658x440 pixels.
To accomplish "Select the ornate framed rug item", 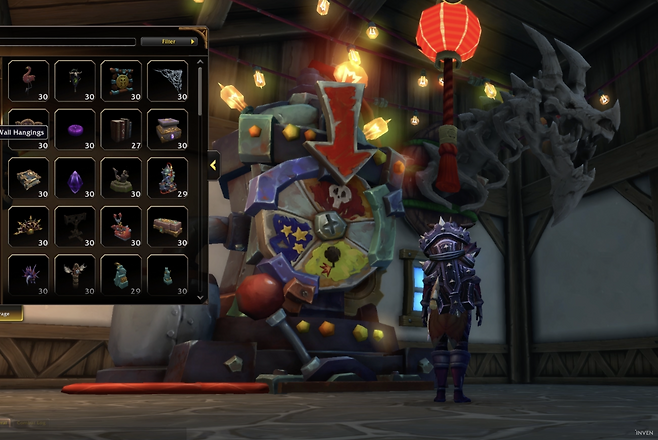I will (x=28, y=178).
